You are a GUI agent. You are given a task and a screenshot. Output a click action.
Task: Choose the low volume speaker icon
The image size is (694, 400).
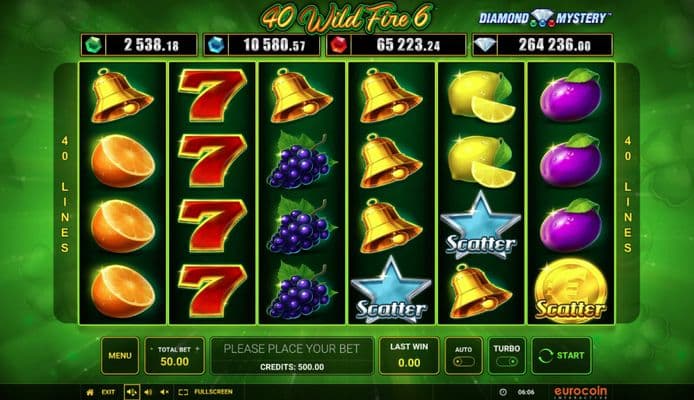147,392
